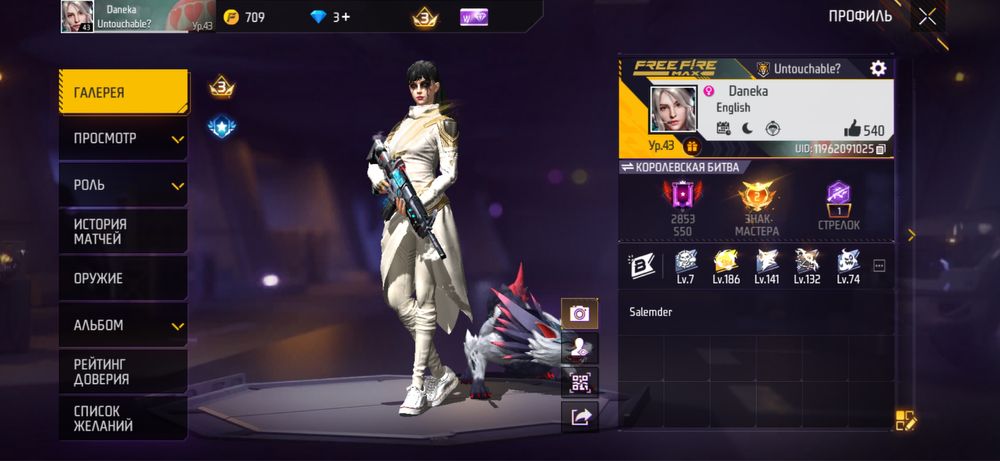
Task: Click the camera screenshot button
Action: coord(579,313)
